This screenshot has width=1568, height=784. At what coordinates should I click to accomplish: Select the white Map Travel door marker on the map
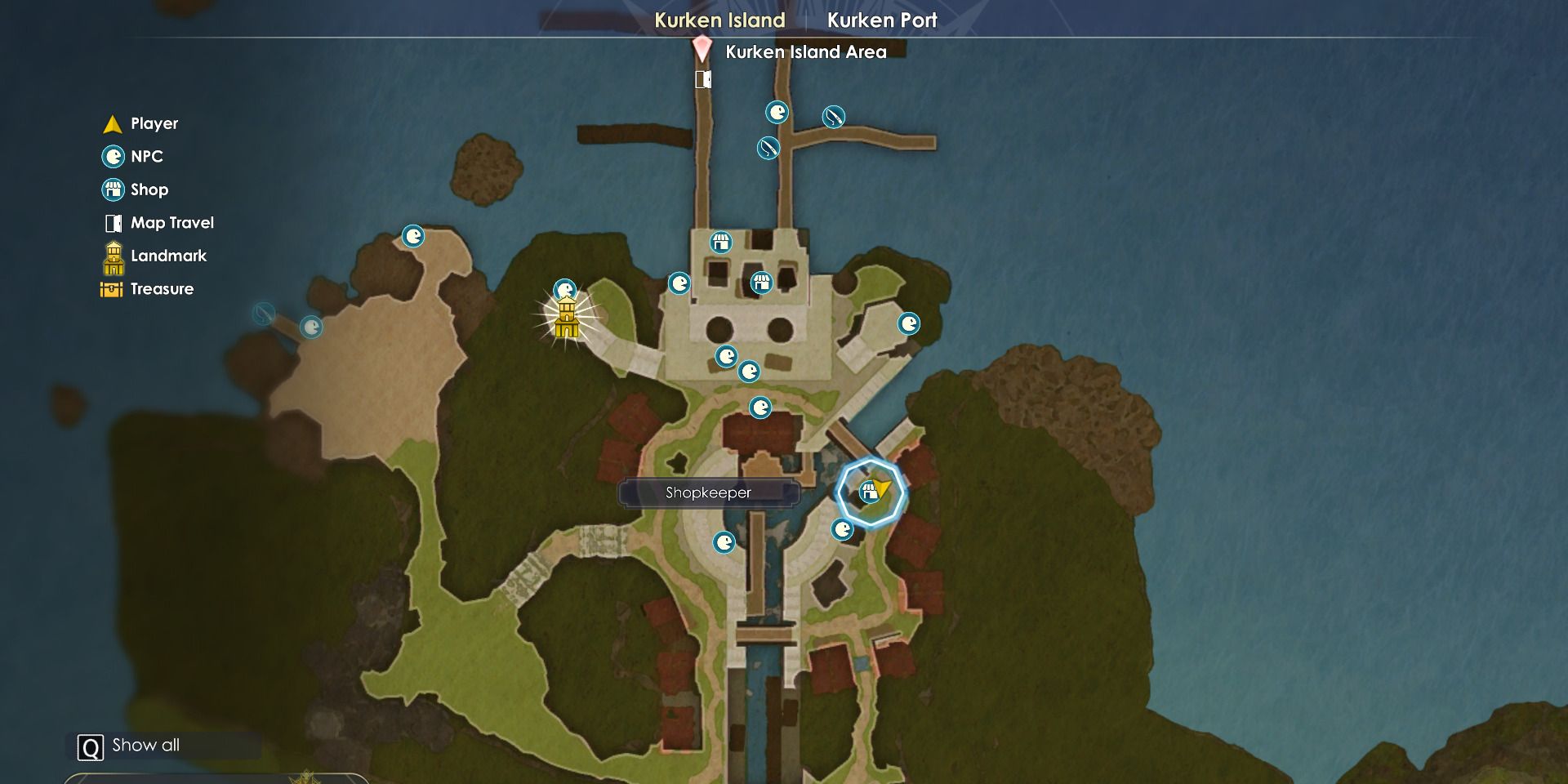[x=703, y=79]
